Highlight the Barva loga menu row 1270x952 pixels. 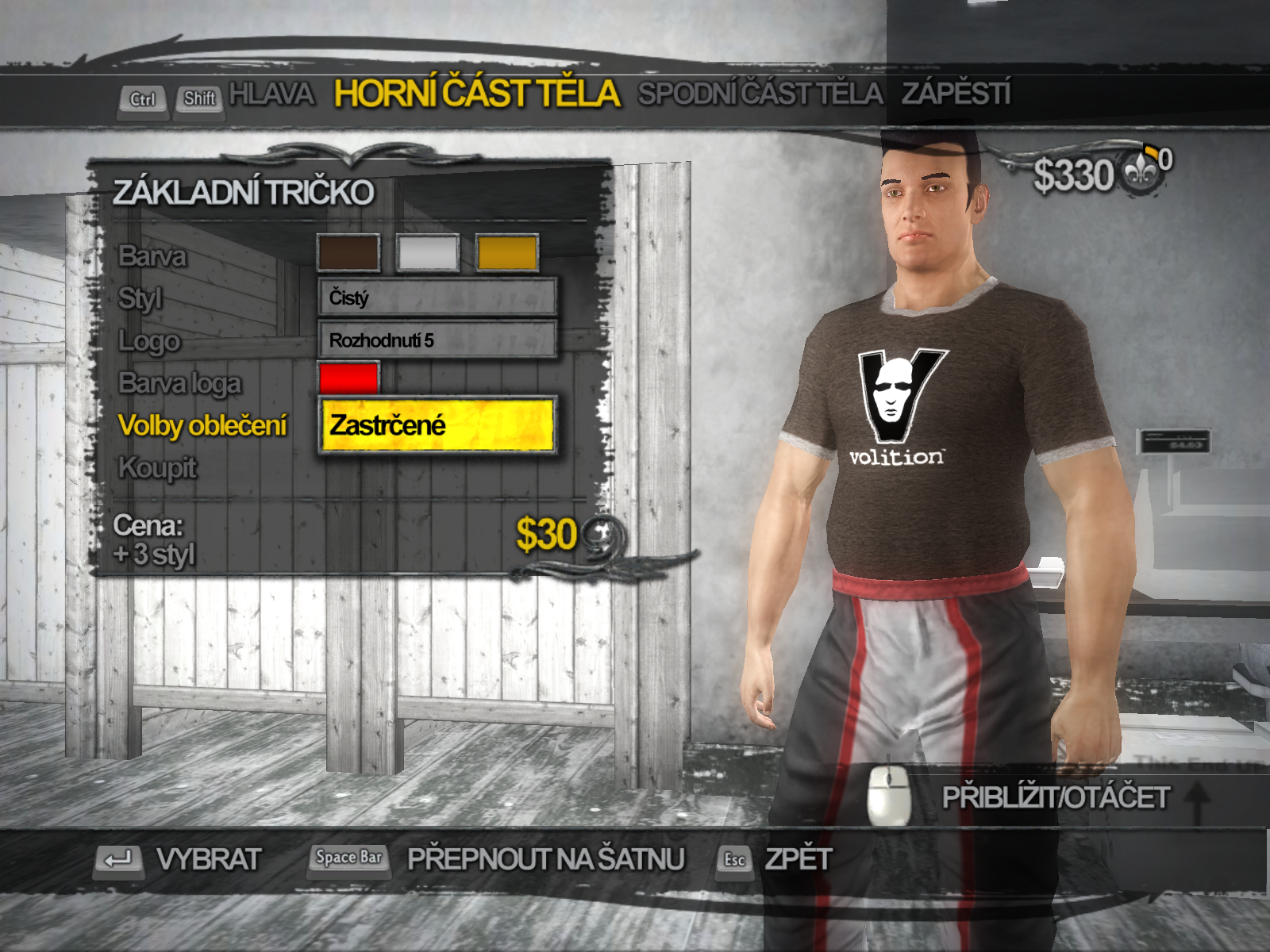click(179, 383)
